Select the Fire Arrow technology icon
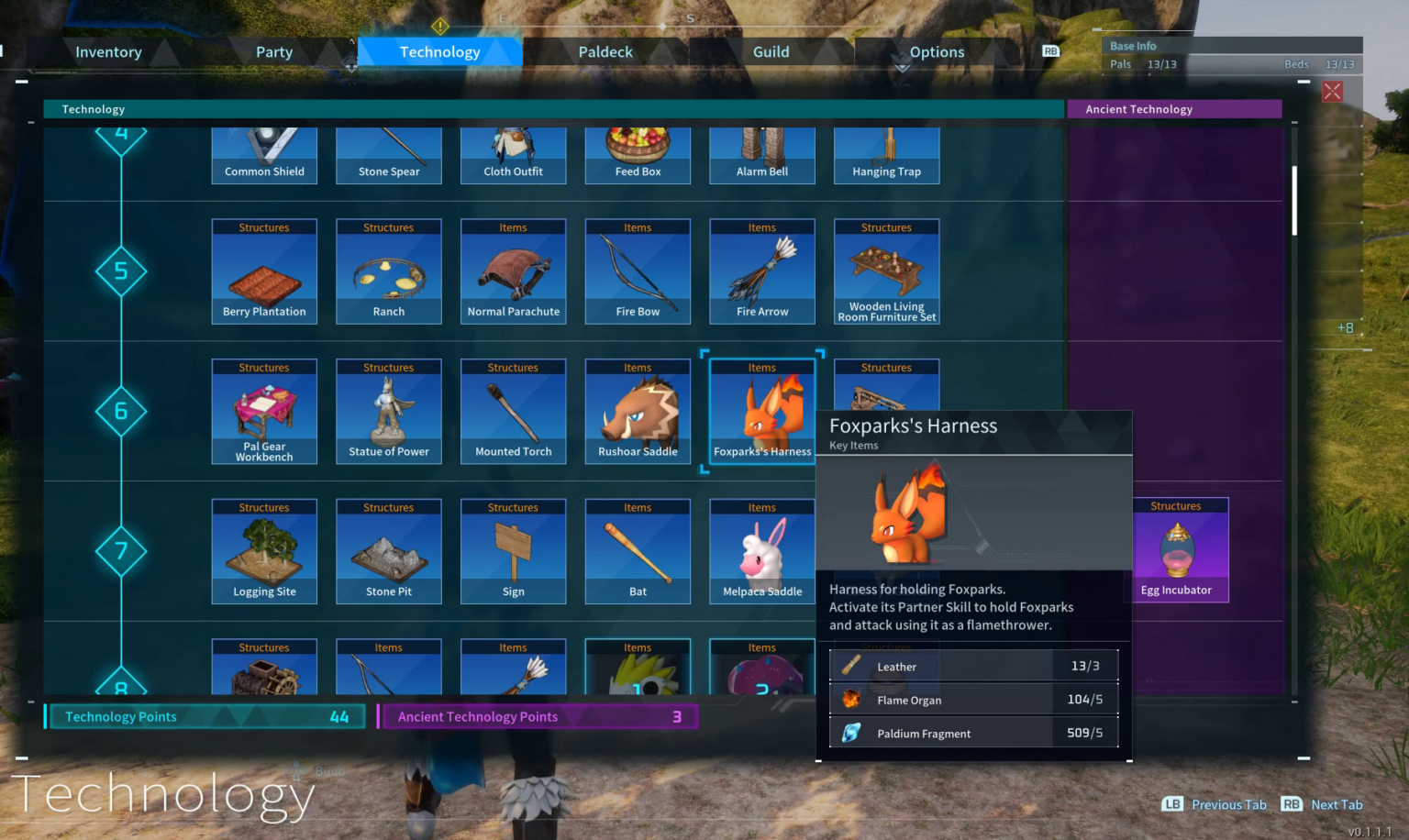The image size is (1409, 840). 761,271
